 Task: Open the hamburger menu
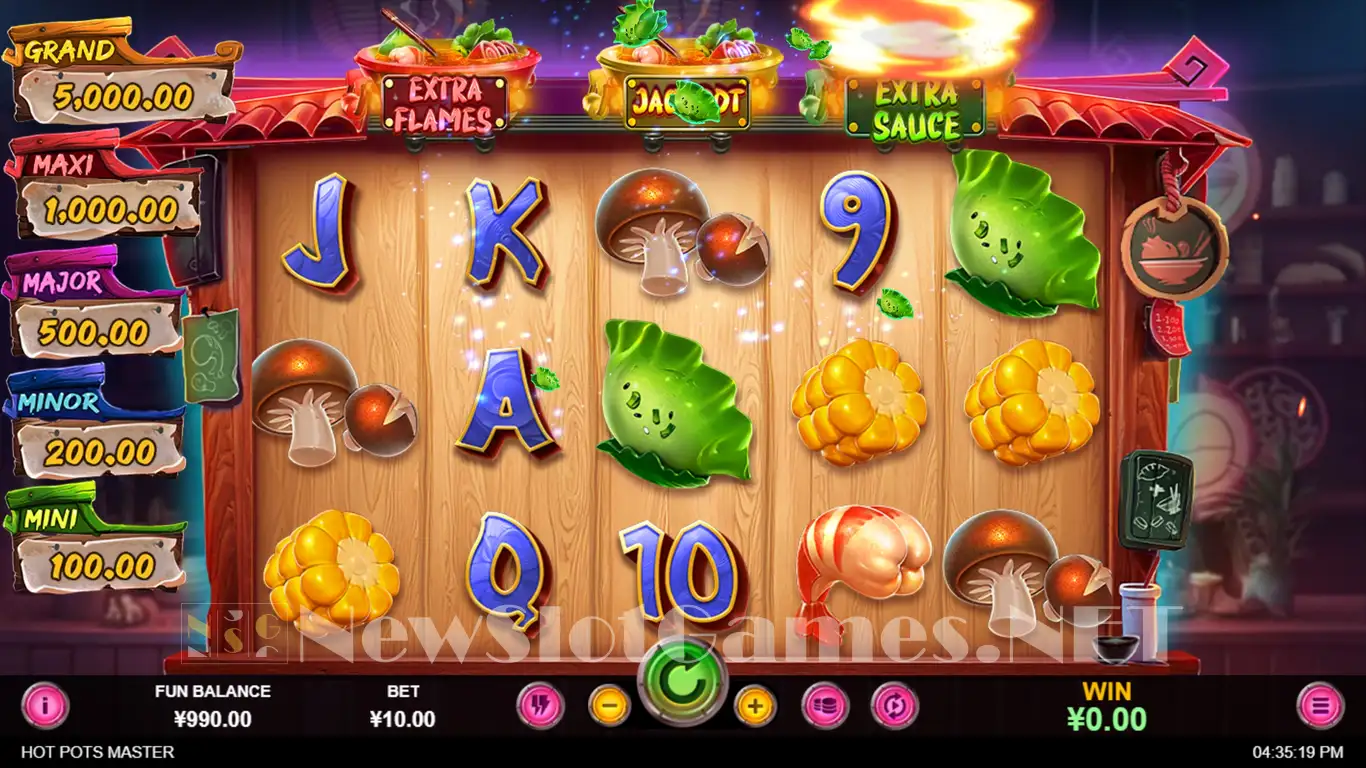coord(1320,706)
